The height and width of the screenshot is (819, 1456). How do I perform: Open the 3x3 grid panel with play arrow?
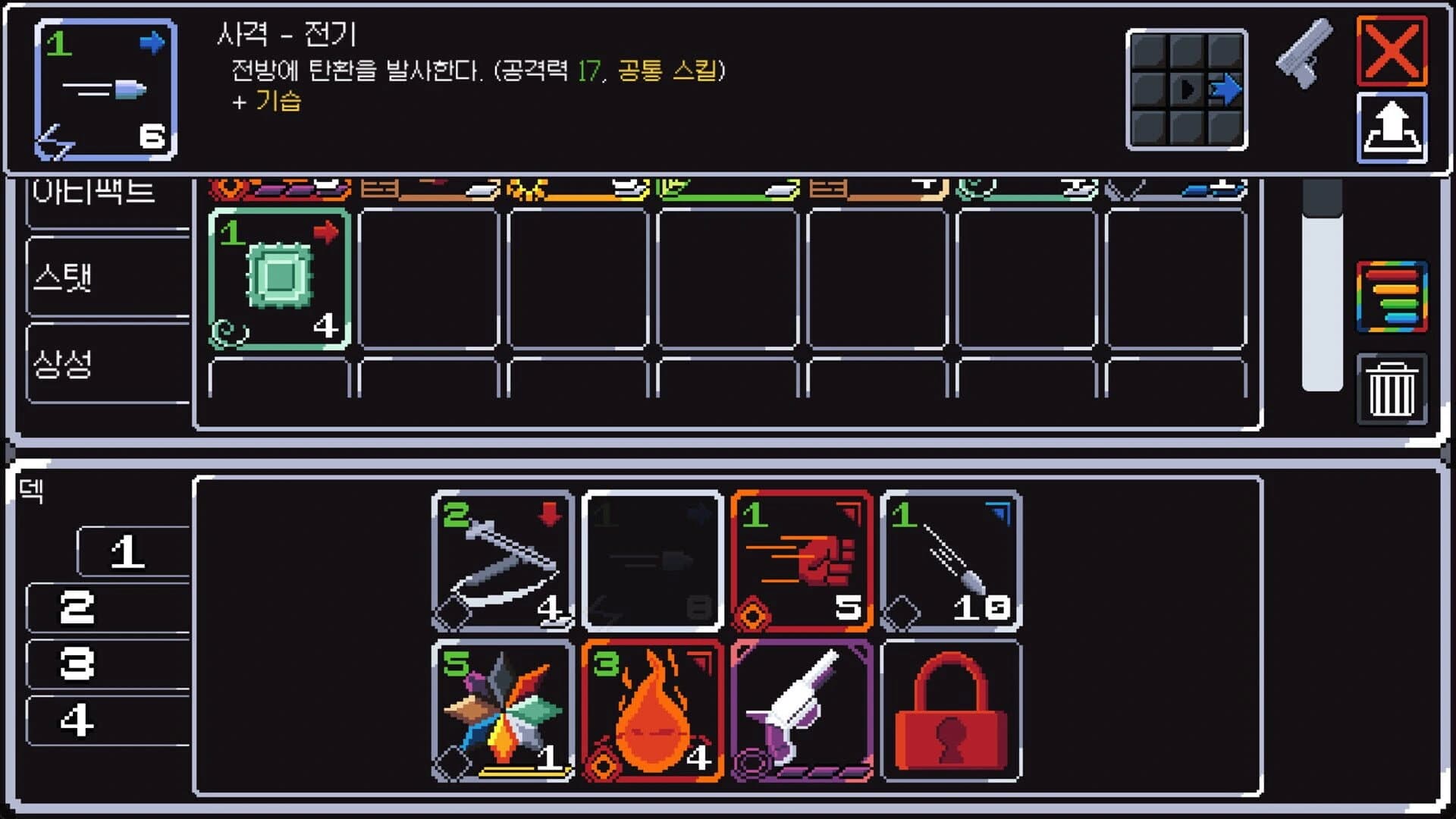1187,87
